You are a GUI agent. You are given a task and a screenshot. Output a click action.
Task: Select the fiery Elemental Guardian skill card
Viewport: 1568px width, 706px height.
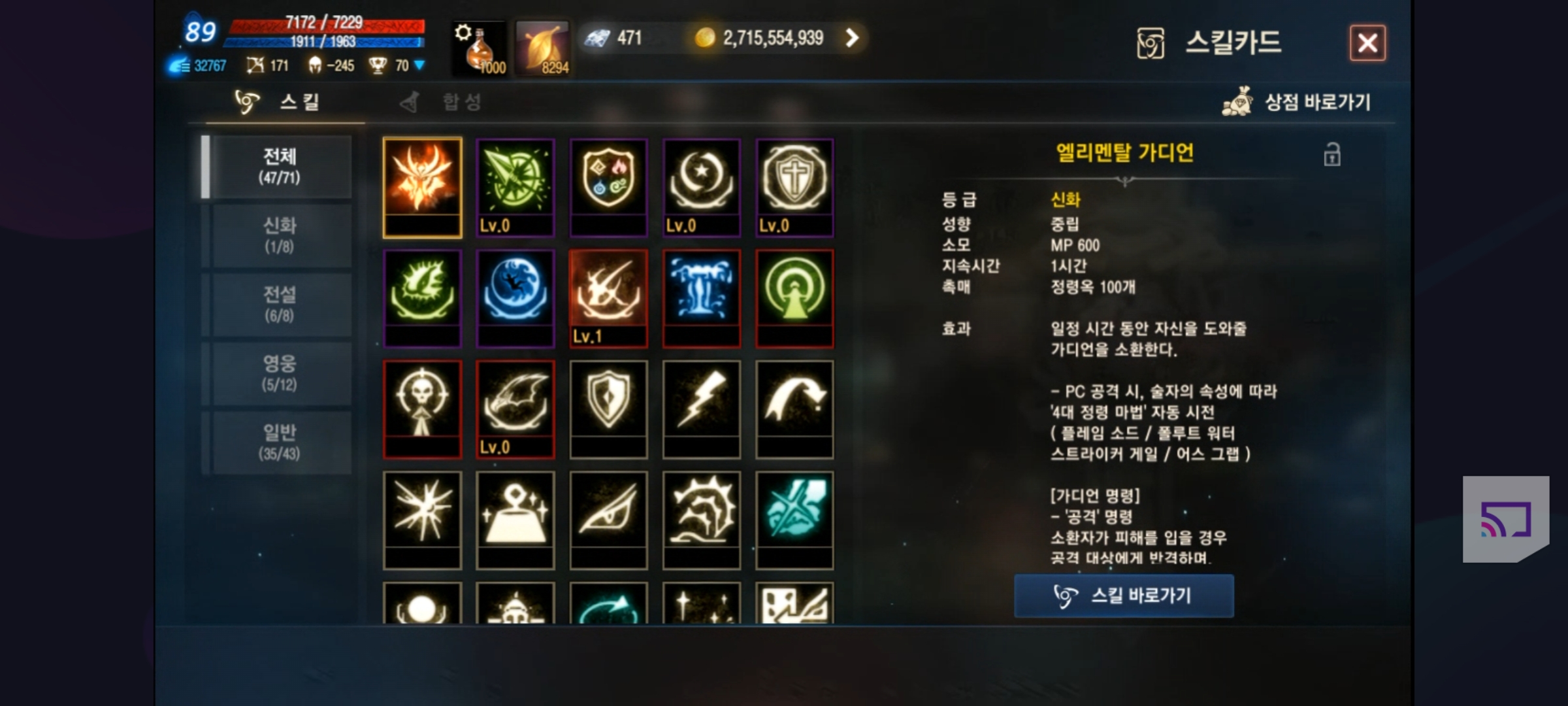[422, 186]
